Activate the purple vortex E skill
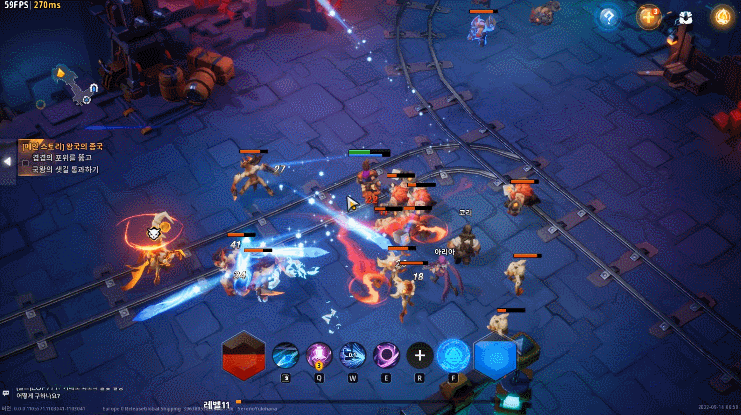Viewport: 741px width, 415px height. pyautogui.click(x=385, y=355)
